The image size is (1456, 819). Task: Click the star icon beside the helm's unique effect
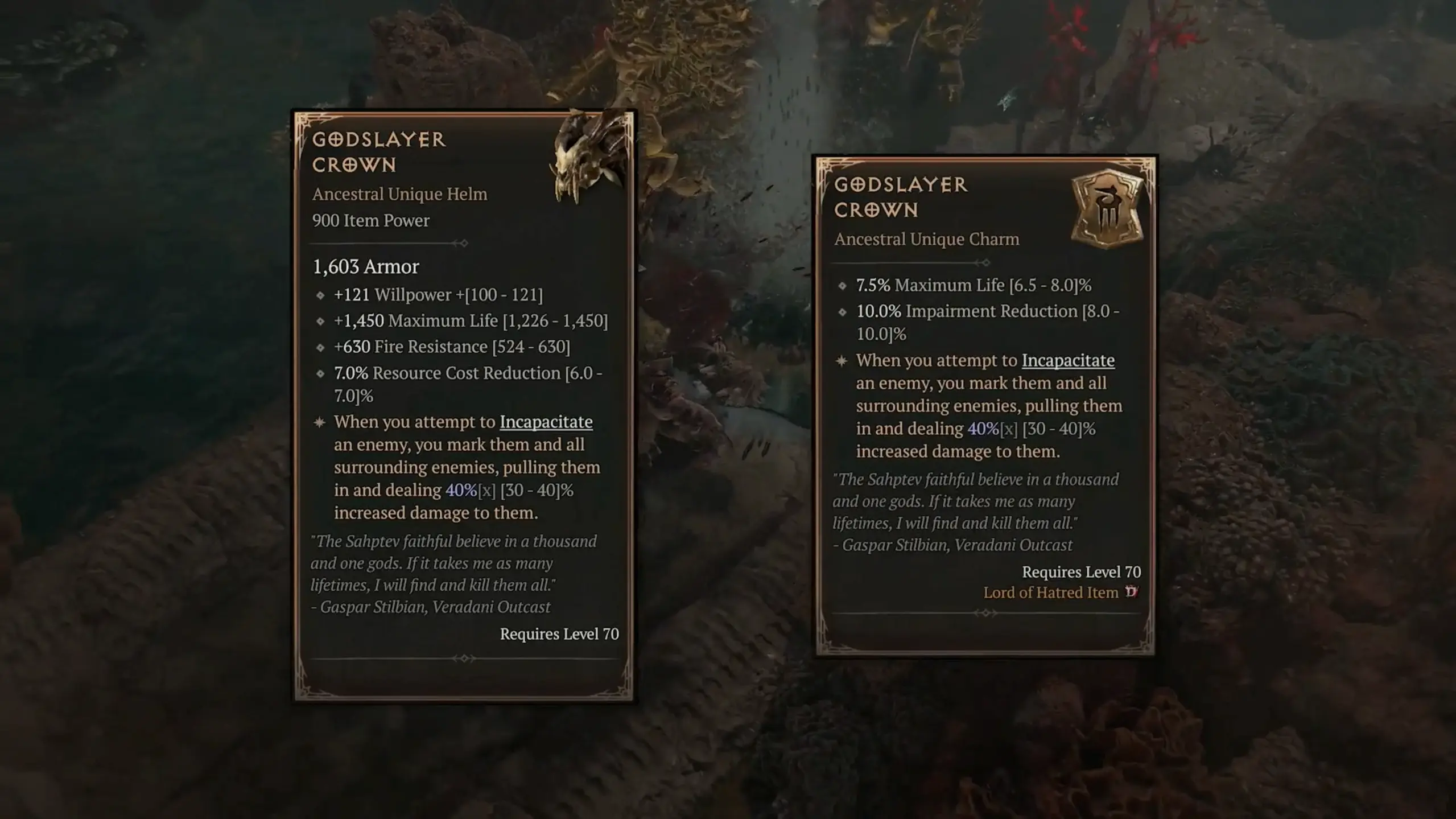click(x=319, y=421)
